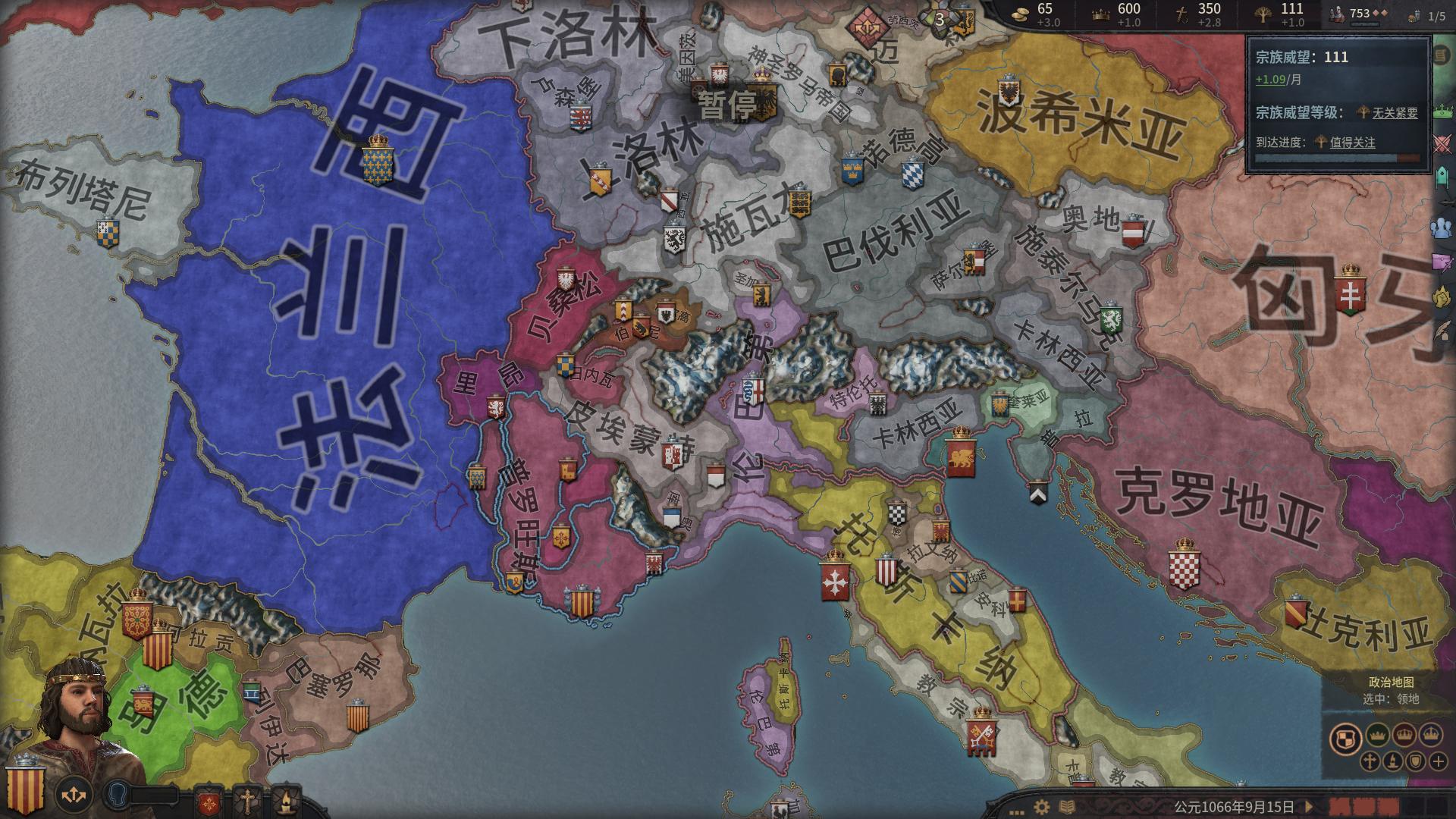Screen dimensions: 1456x819
Task: Open the candle button in the bottom bar
Action: (x=286, y=801)
